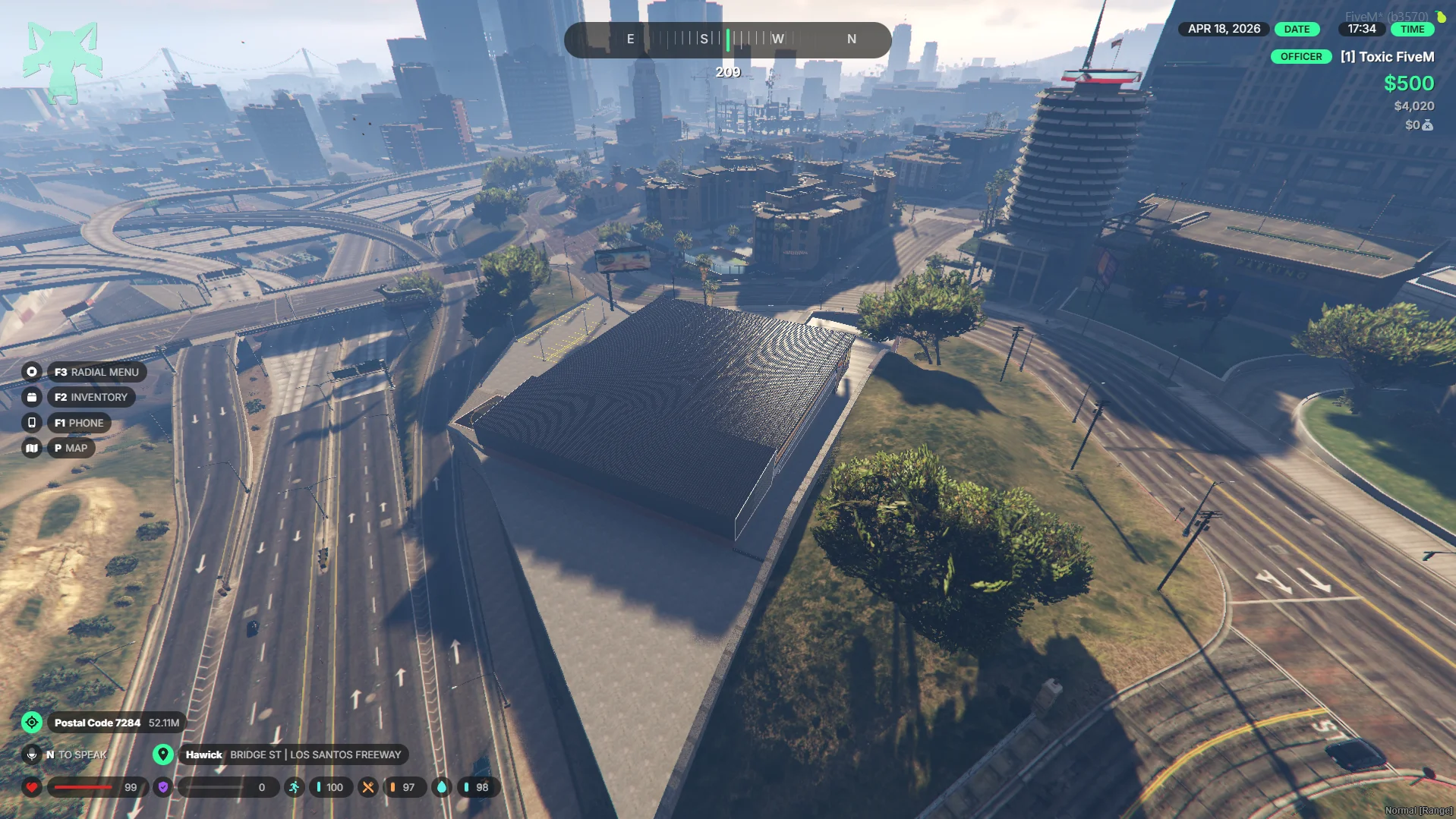Click the teal server logo
1456x819 pixels.
click(62, 62)
